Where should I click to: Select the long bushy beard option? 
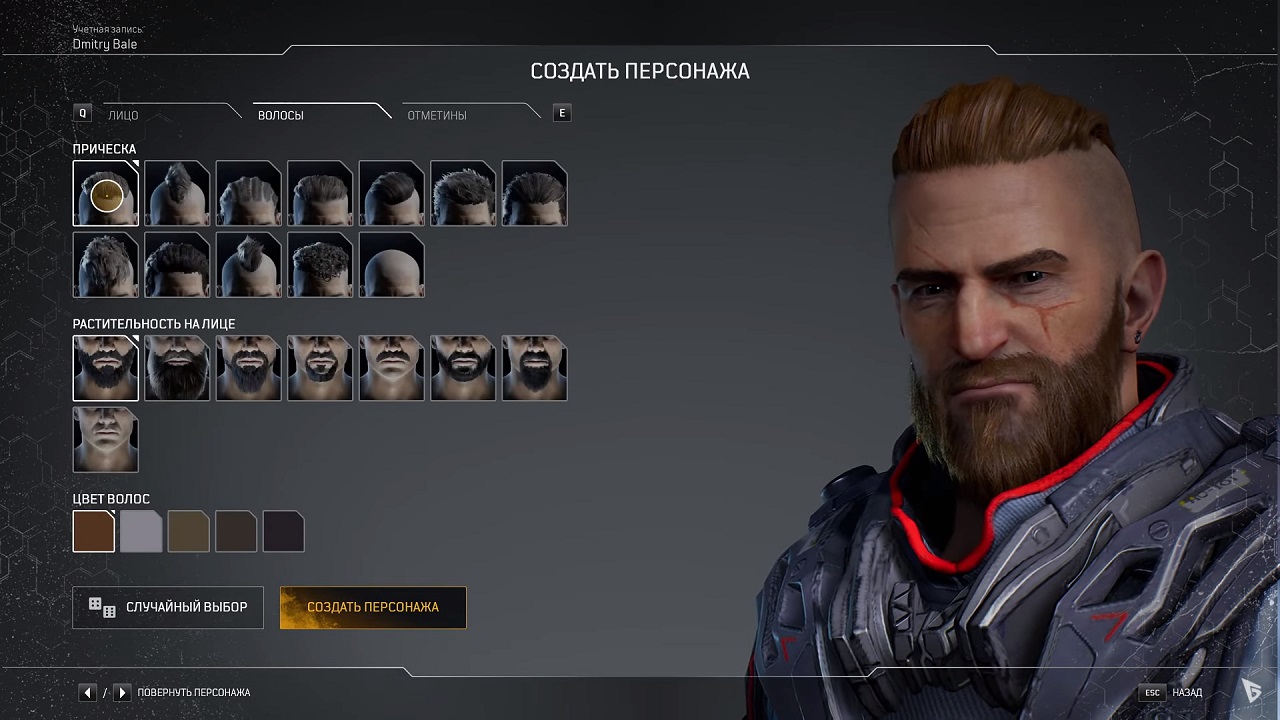[x=177, y=368]
